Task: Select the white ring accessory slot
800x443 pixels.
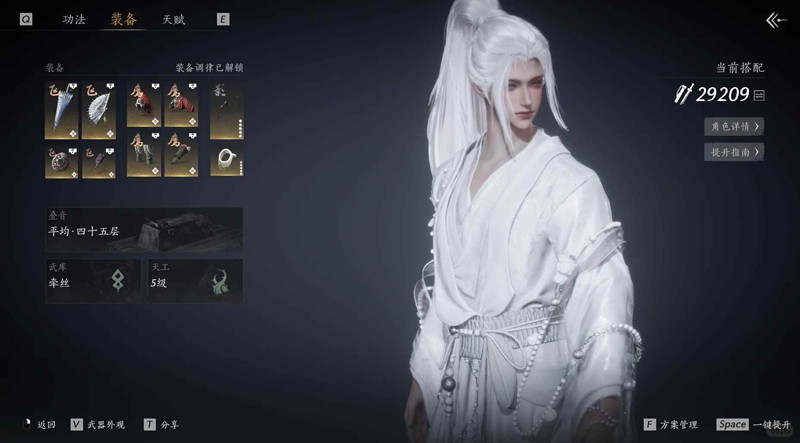Action: [226, 162]
